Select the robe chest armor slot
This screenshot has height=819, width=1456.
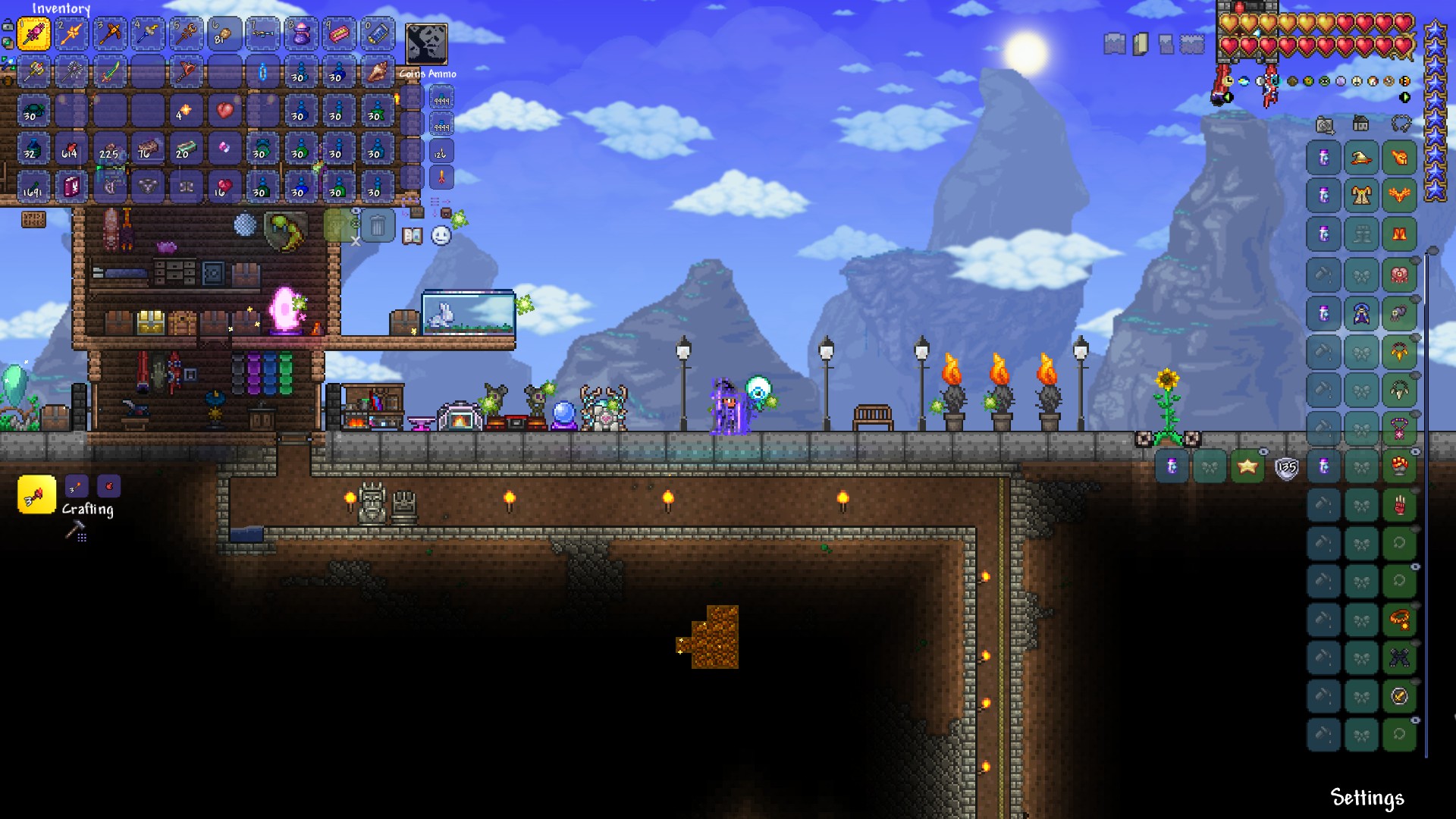point(1361,196)
